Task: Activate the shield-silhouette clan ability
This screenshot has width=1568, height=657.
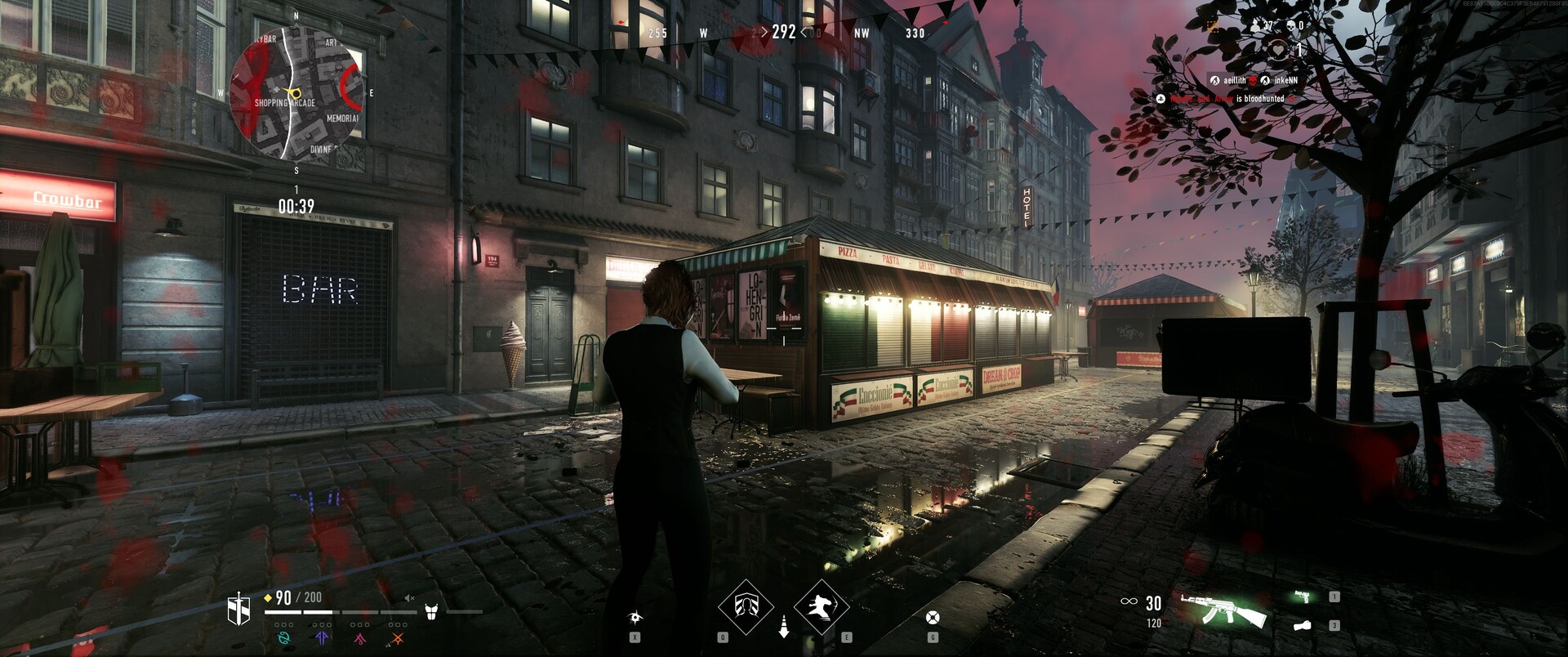Action: pyautogui.click(x=745, y=606)
